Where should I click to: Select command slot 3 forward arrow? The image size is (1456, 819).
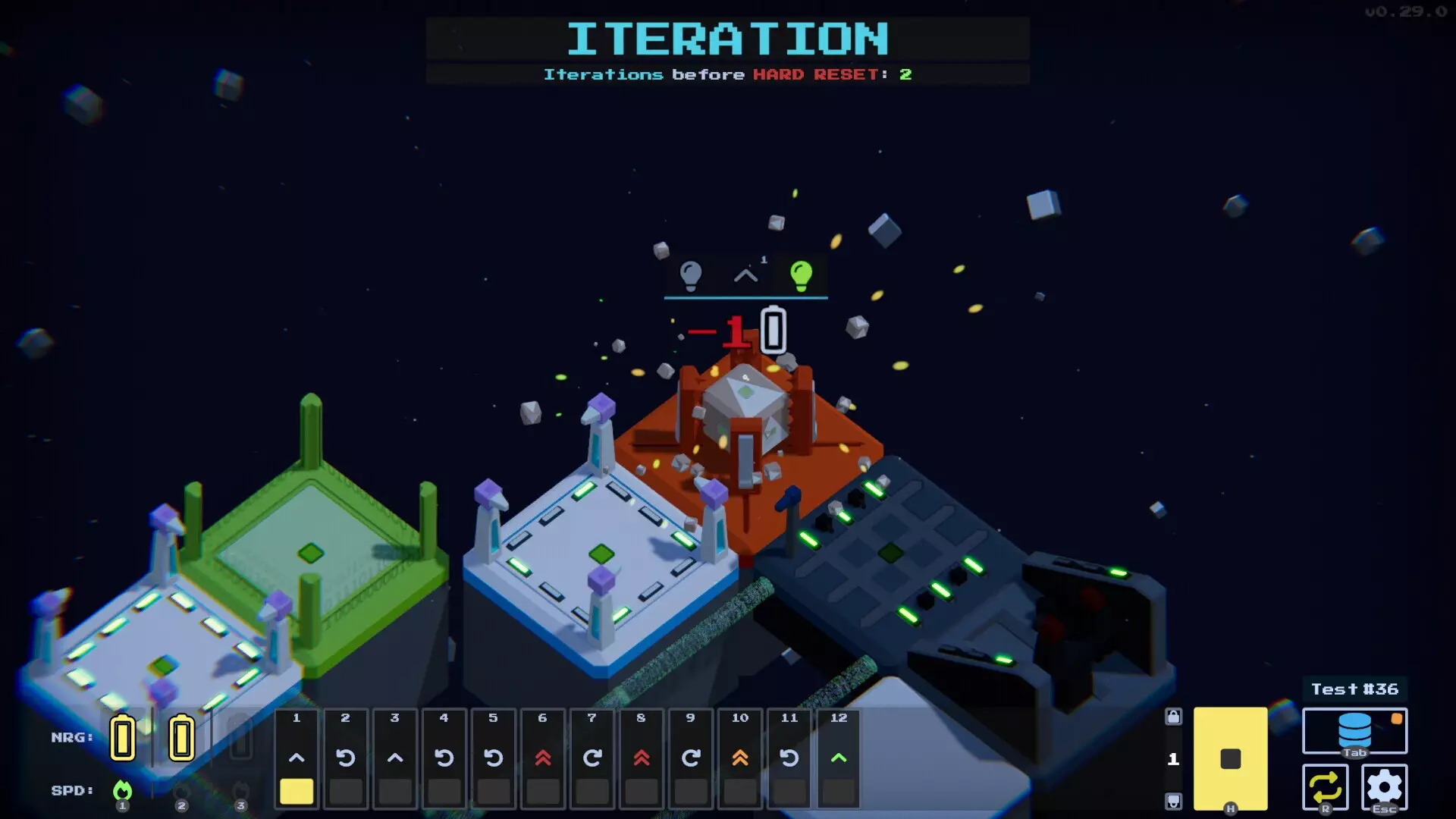coord(395,758)
